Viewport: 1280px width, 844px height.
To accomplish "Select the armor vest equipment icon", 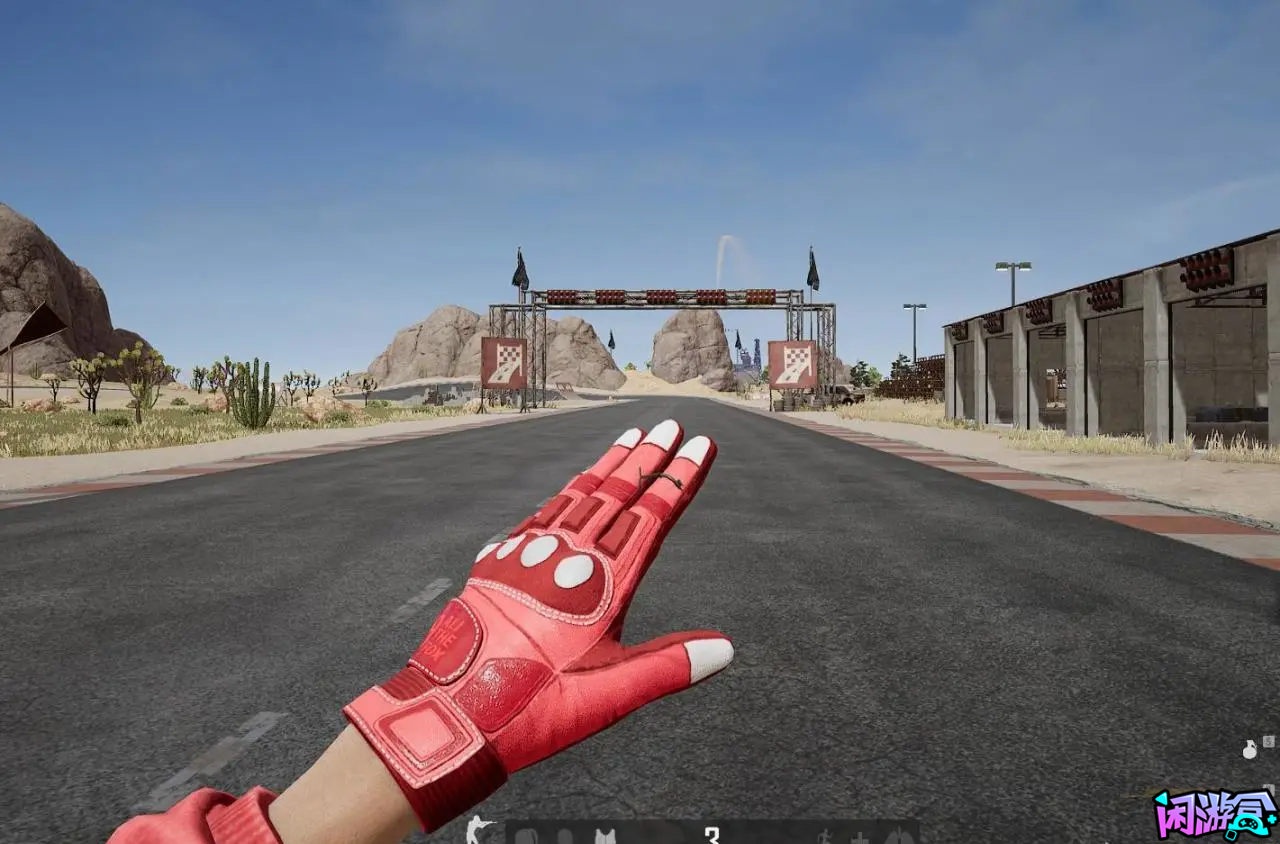I will pyautogui.click(x=604, y=835).
